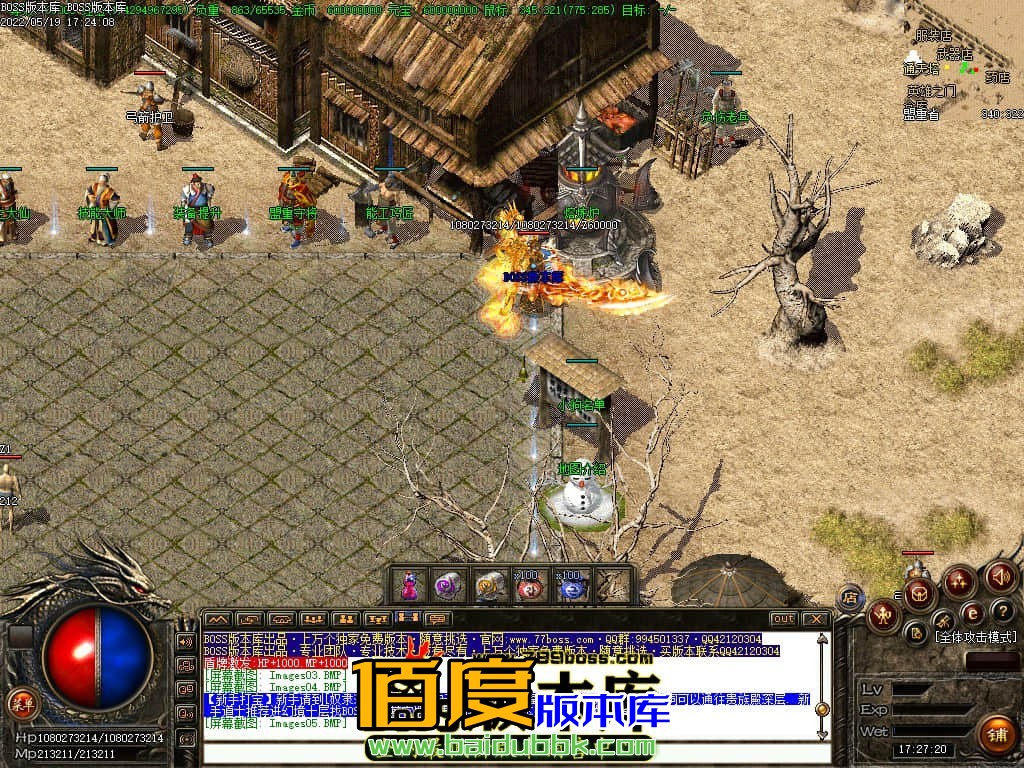Use the blue x100 potion bundle
1024x768 pixels.
(571, 586)
